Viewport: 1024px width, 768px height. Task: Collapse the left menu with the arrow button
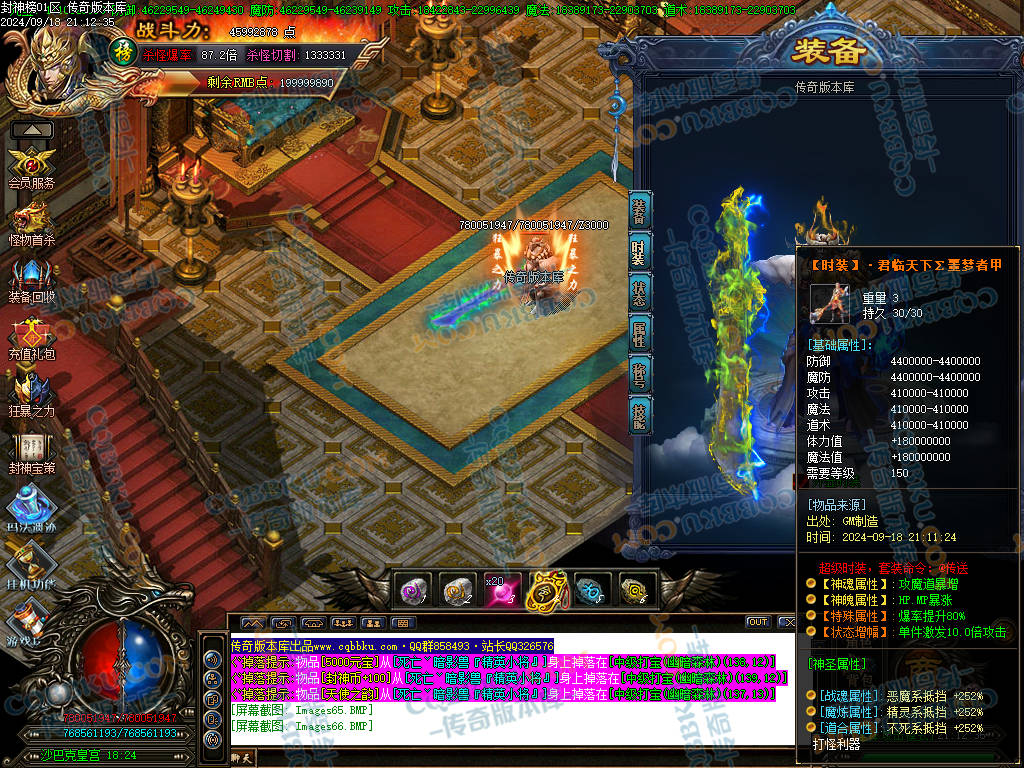32,130
